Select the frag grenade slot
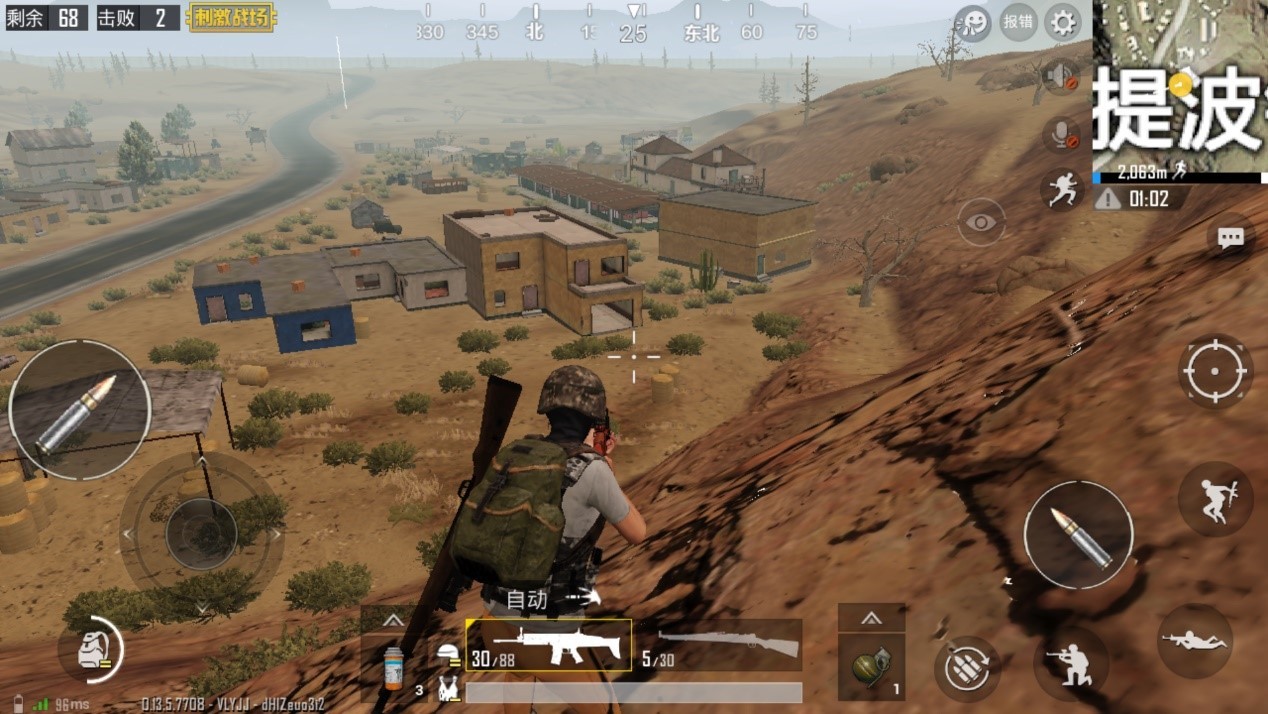The height and width of the screenshot is (714, 1268). [x=870, y=667]
